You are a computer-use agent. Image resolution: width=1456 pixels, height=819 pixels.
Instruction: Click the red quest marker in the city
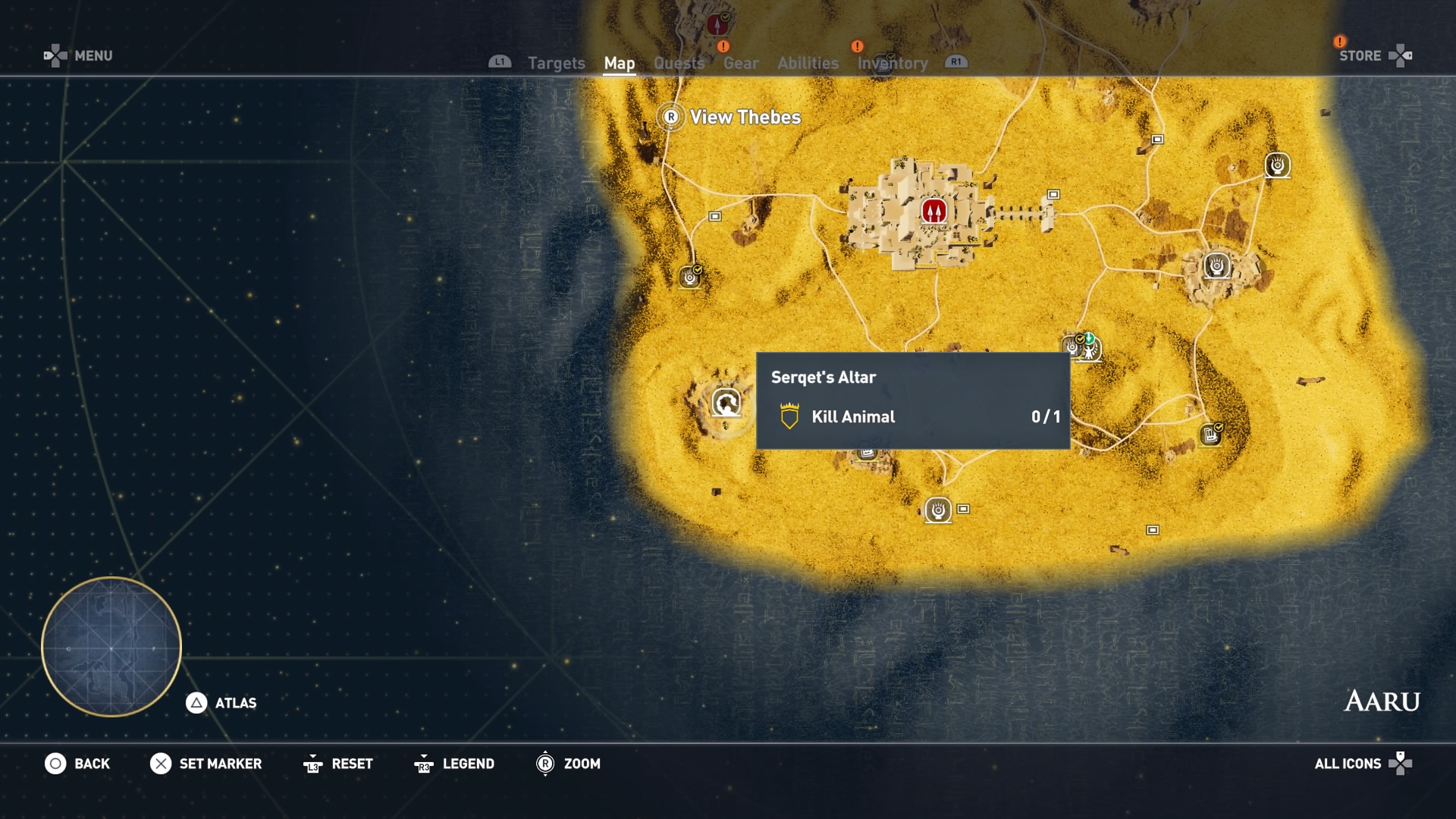[x=934, y=210]
